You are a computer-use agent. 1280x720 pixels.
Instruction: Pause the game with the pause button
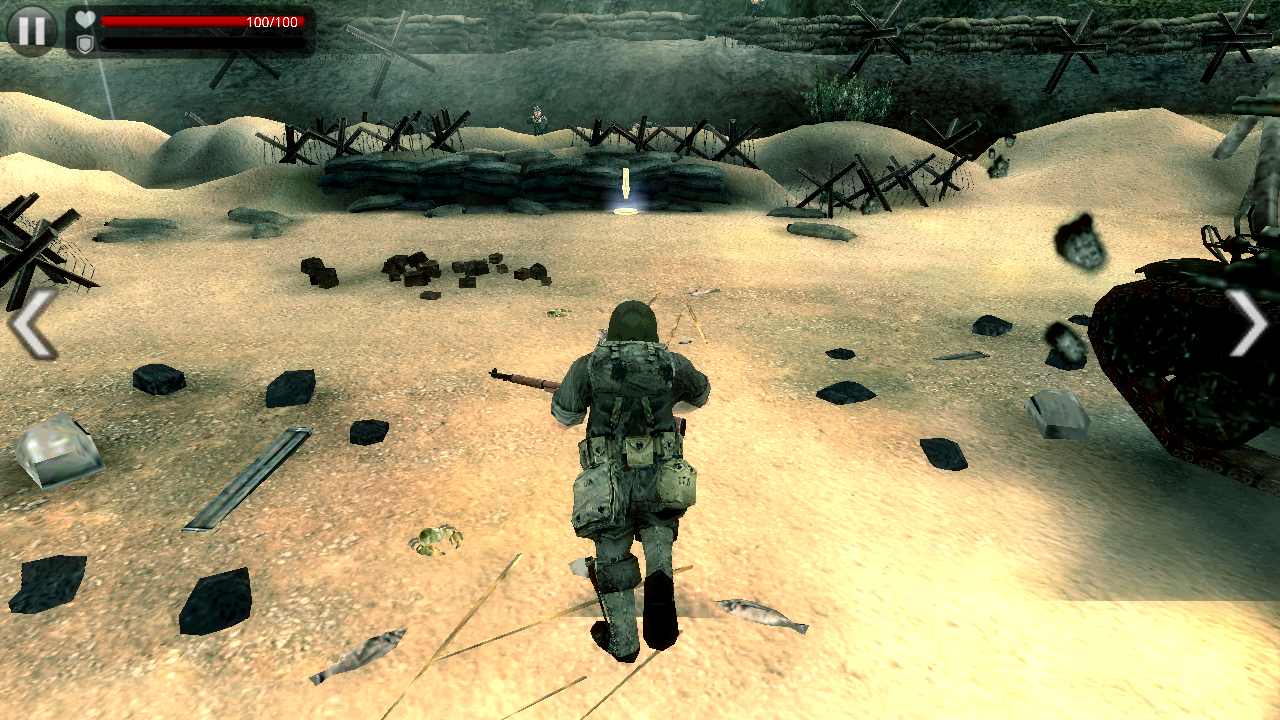click(x=32, y=31)
